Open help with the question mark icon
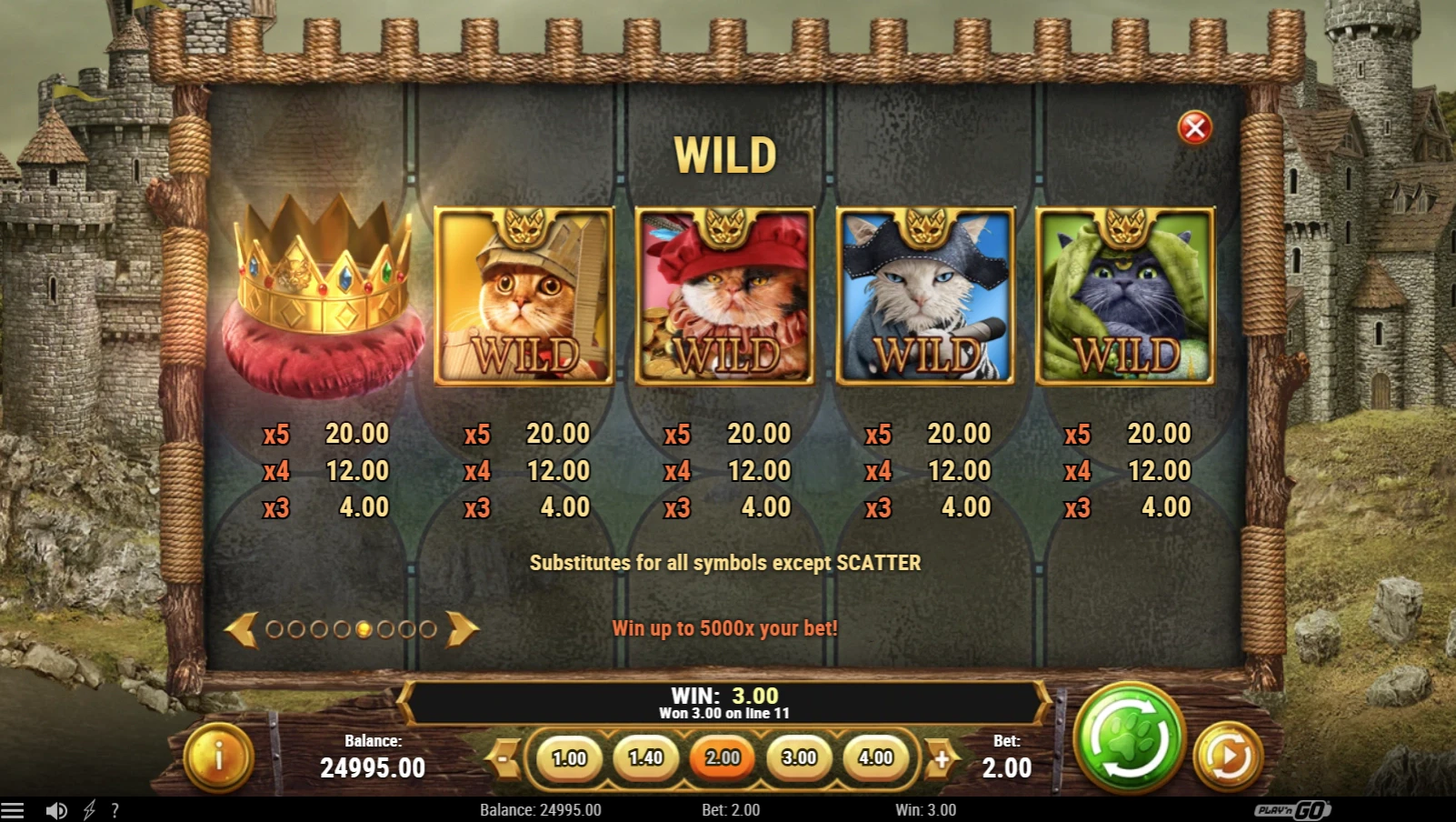1456x822 pixels. click(115, 810)
